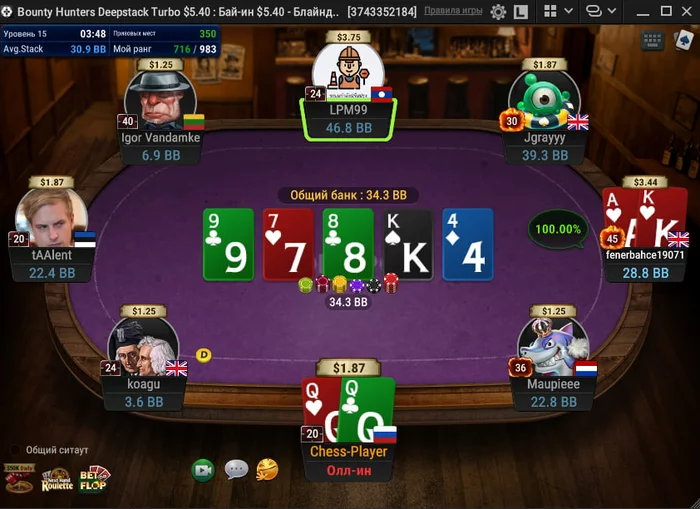Click the L layout button
Image resolution: width=700 pixels, height=509 pixels.
click(x=521, y=12)
